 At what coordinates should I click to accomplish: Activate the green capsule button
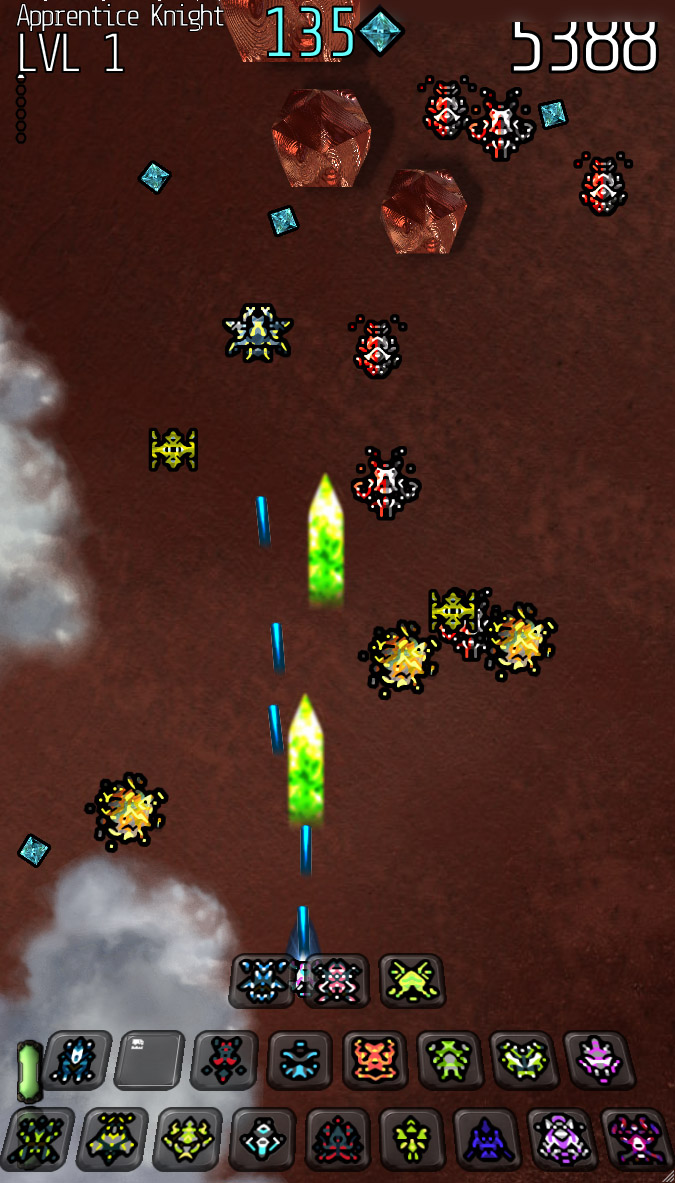28,1070
